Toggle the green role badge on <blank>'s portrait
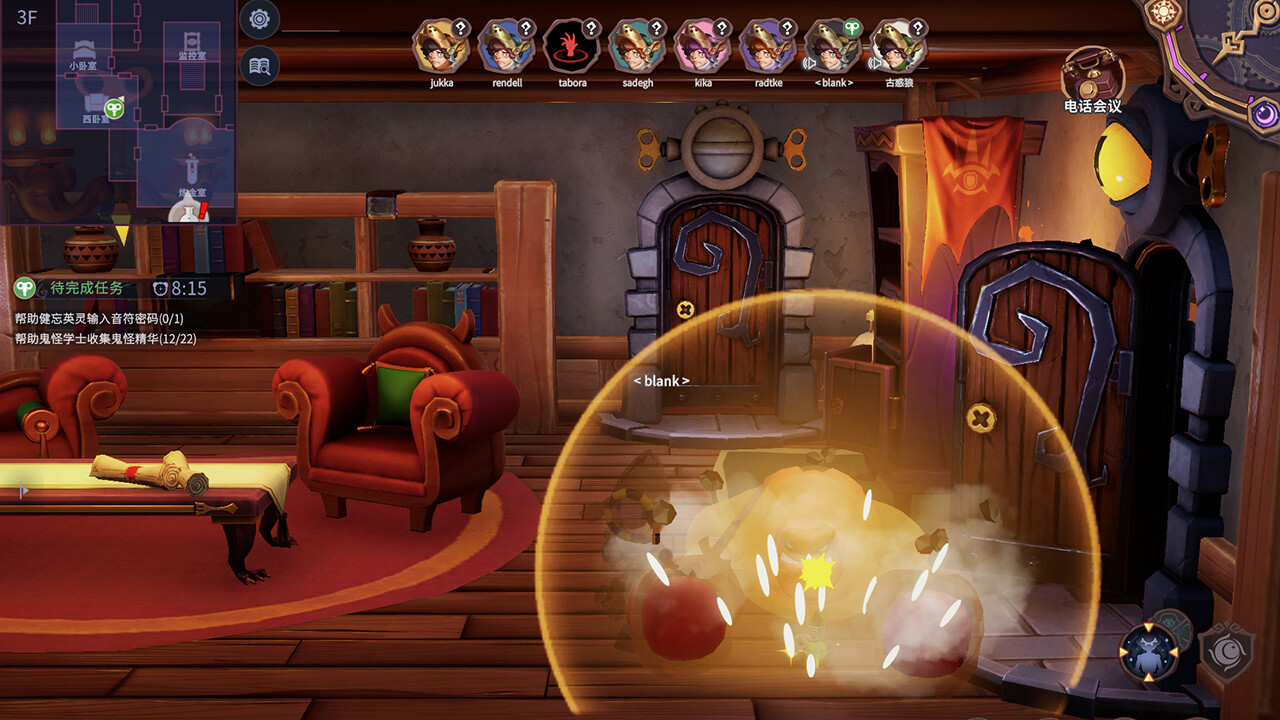Viewport: 1280px width, 720px height. (854, 26)
